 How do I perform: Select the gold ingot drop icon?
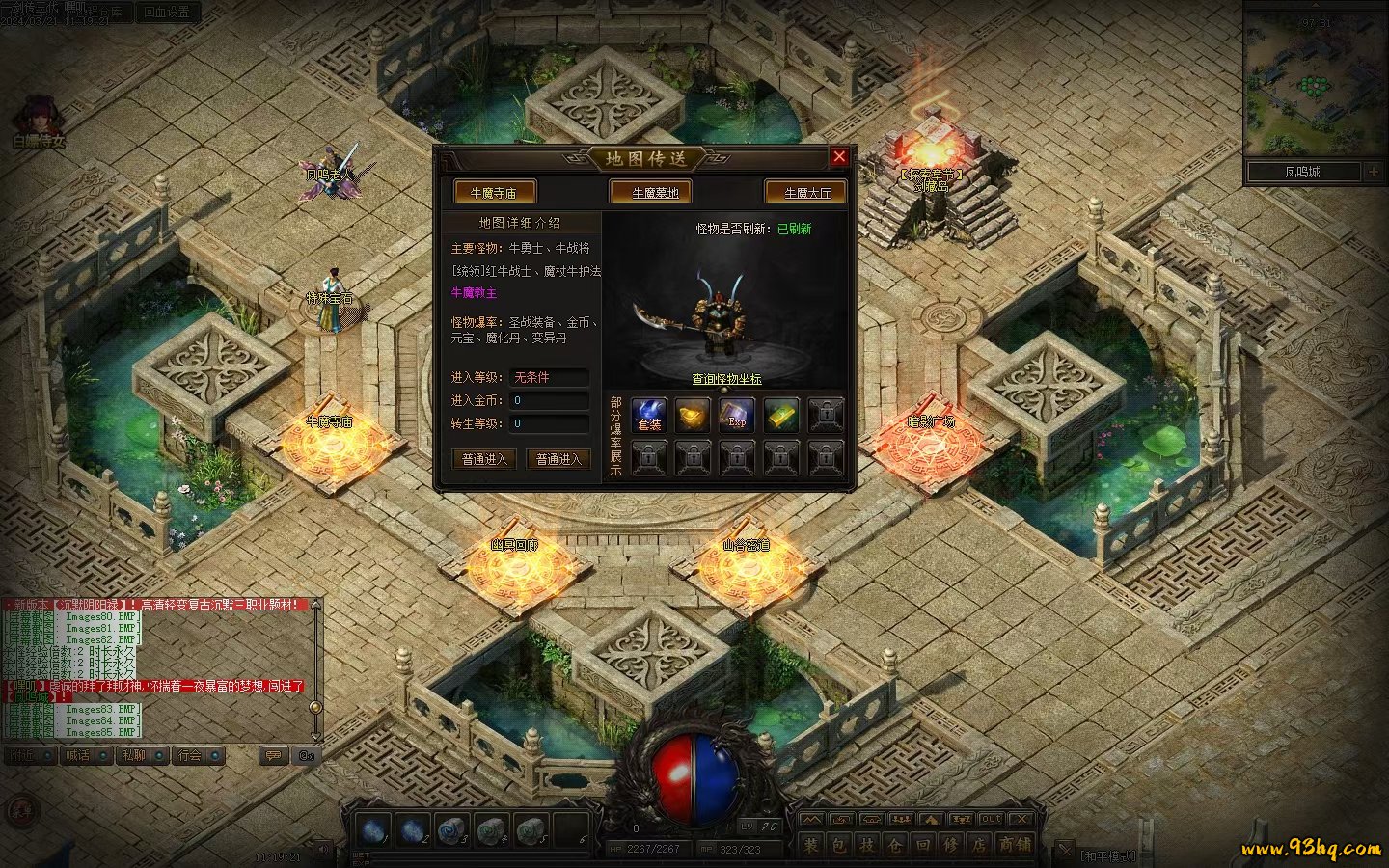[693, 415]
